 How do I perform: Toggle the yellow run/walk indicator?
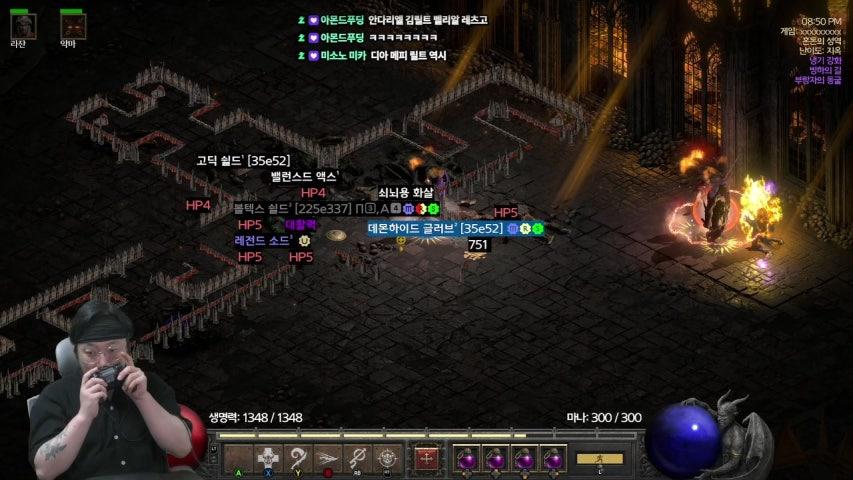(599, 459)
